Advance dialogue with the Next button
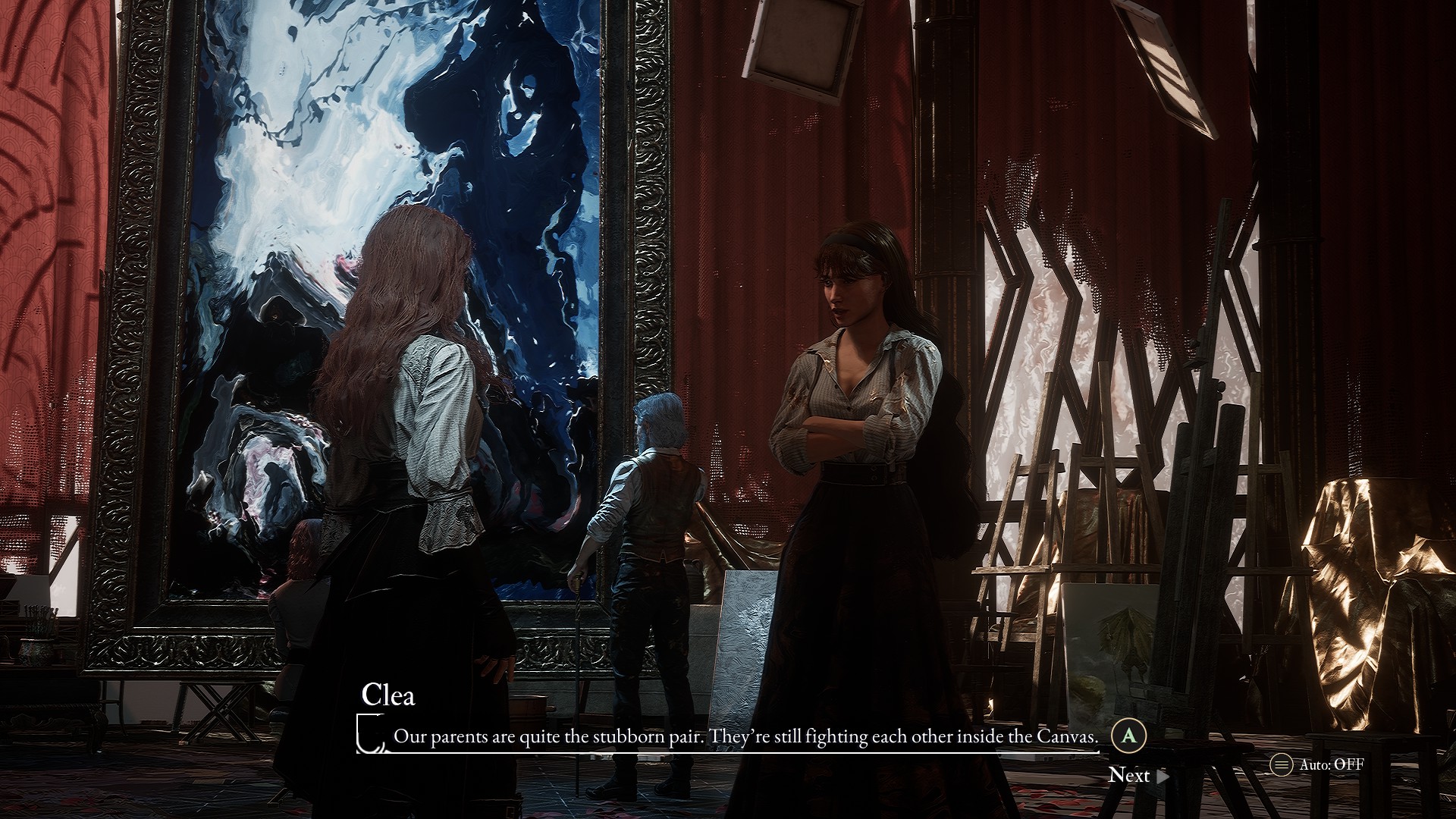This screenshot has width=1456, height=819. [x=1137, y=775]
